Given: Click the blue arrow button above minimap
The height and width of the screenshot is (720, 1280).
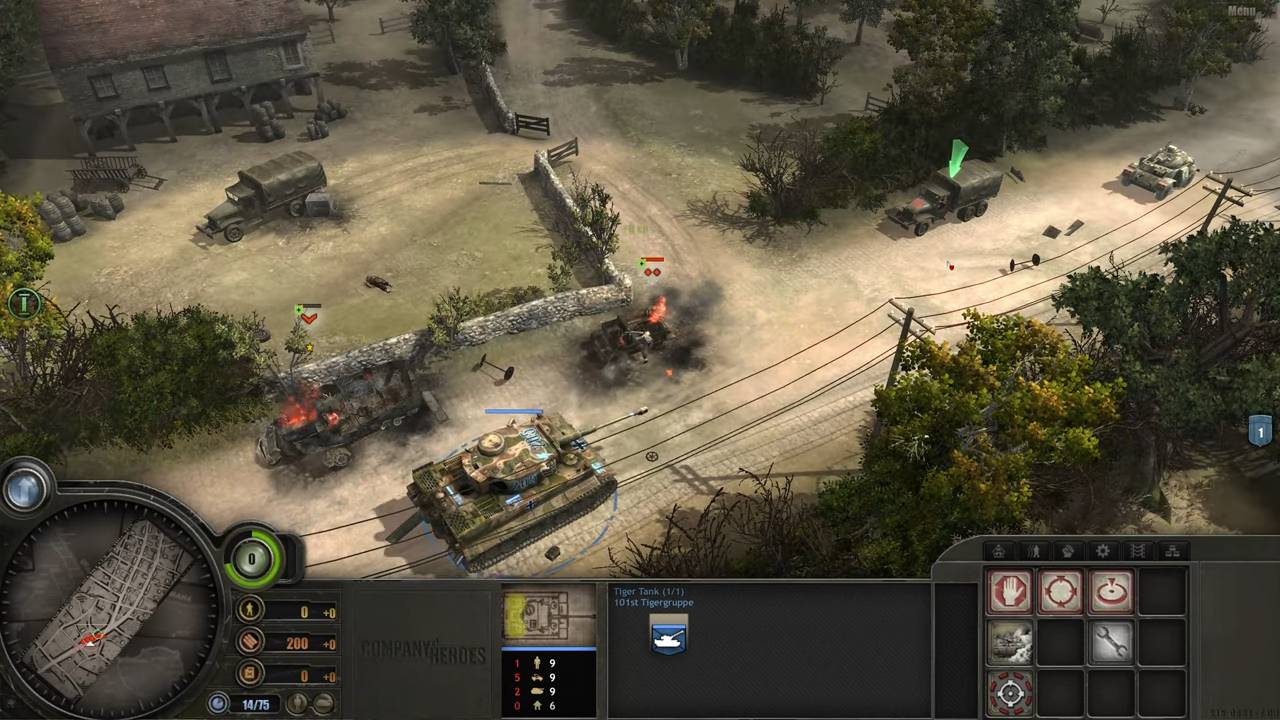Looking at the screenshot, I should (x=25, y=489).
